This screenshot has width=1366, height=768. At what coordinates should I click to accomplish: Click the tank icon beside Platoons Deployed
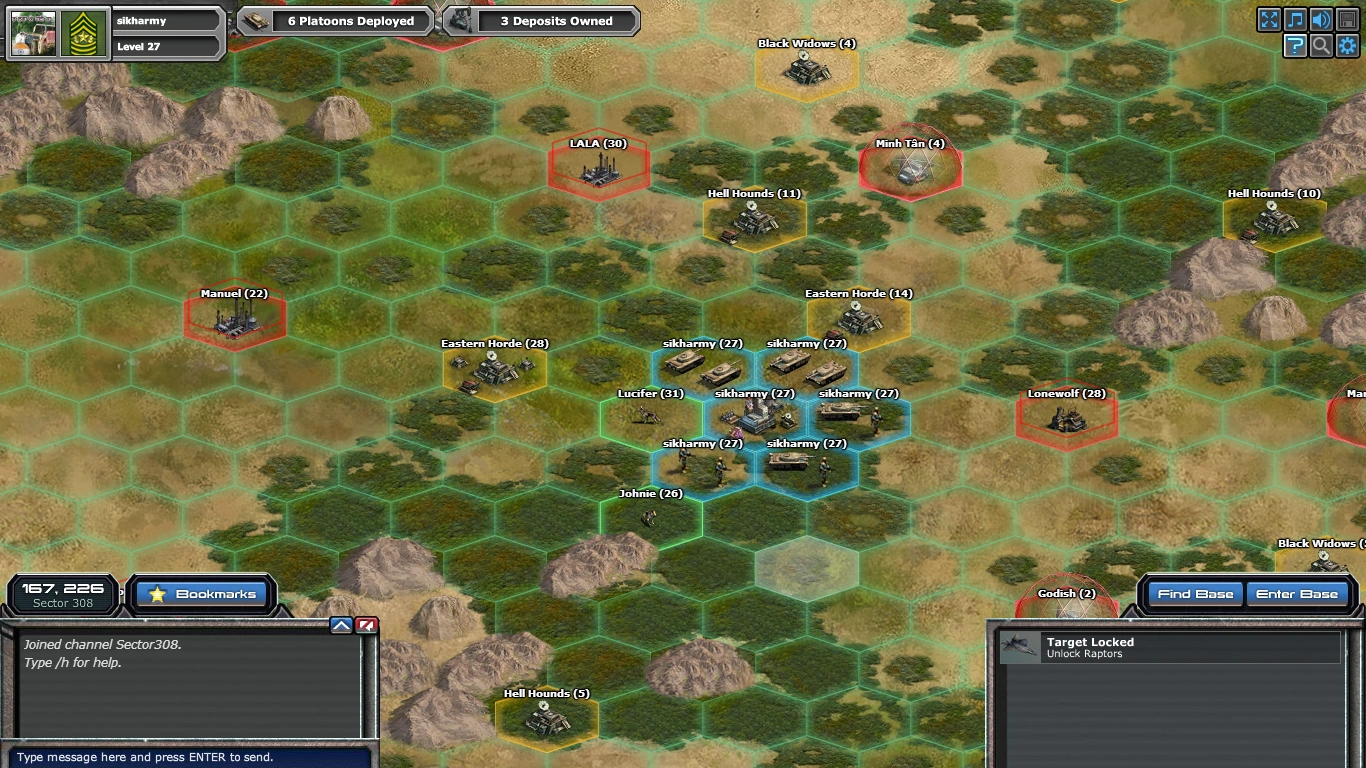(x=253, y=18)
